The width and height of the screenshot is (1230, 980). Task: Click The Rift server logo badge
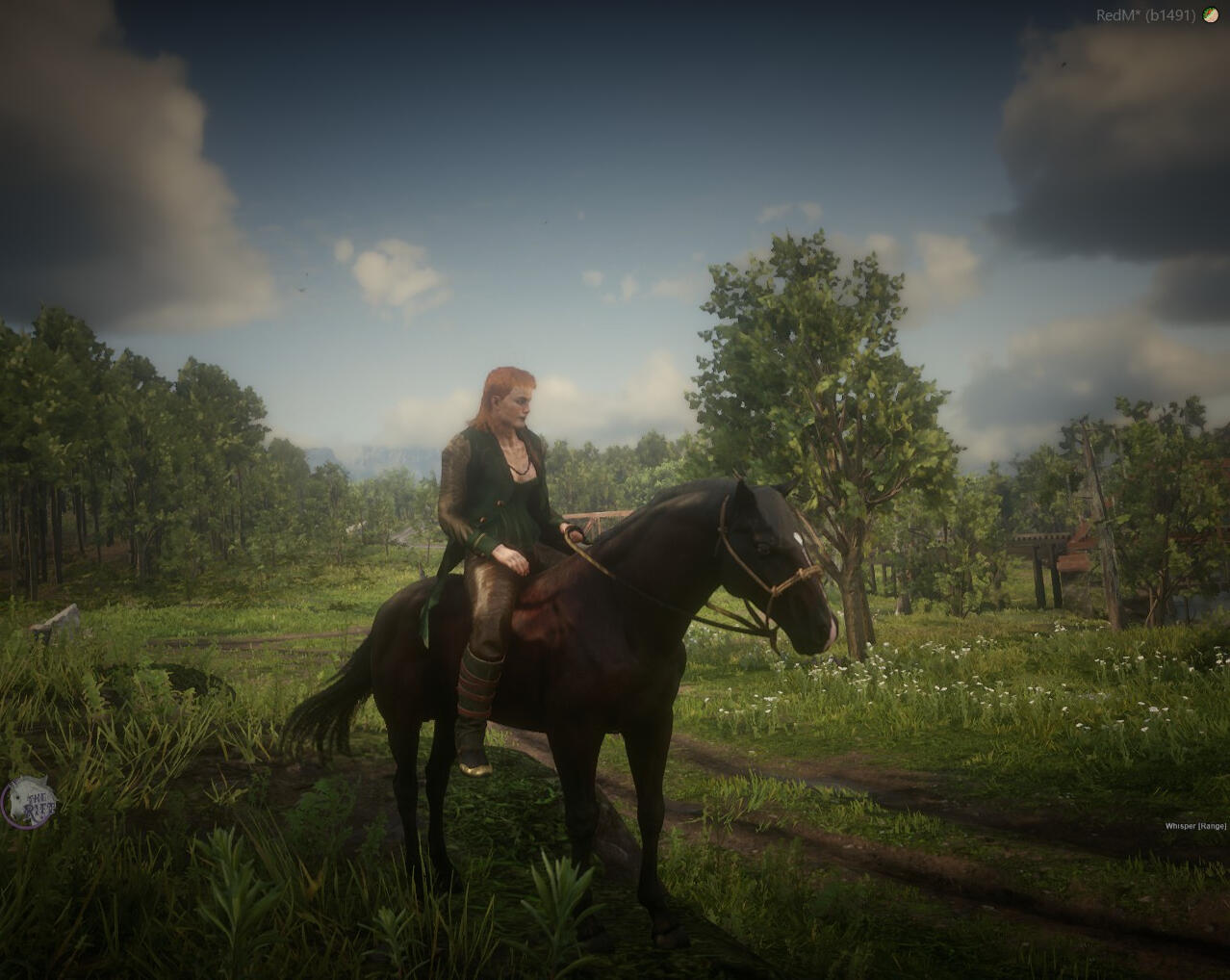click(x=28, y=800)
